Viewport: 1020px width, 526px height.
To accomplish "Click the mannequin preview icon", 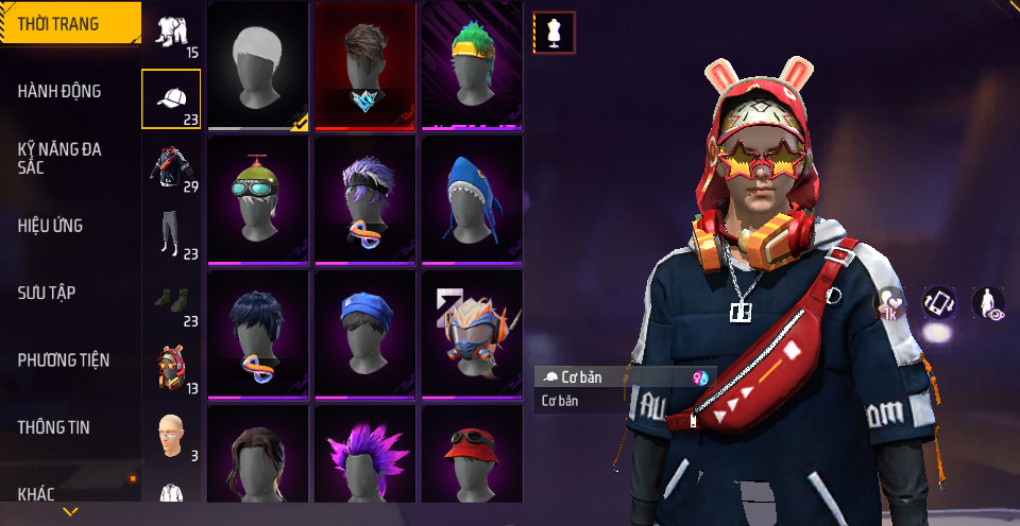I will pyautogui.click(x=554, y=32).
